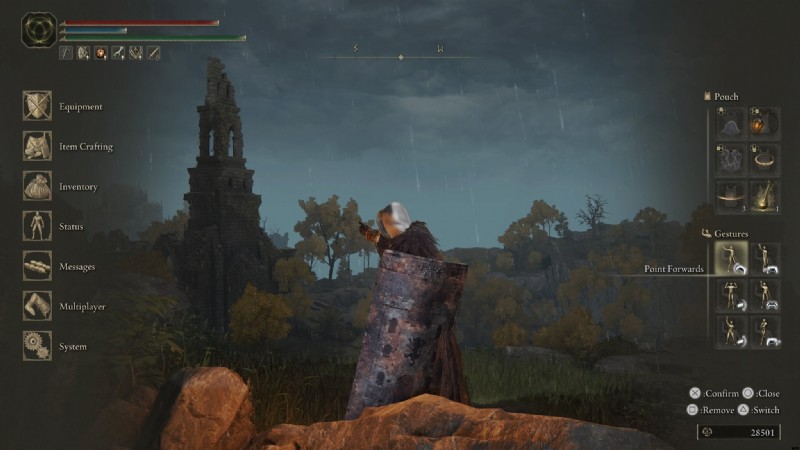Image resolution: width=800 pixels, height=450 pixels.
Task: Open the Equipment menu
Action: coord(38,106)
